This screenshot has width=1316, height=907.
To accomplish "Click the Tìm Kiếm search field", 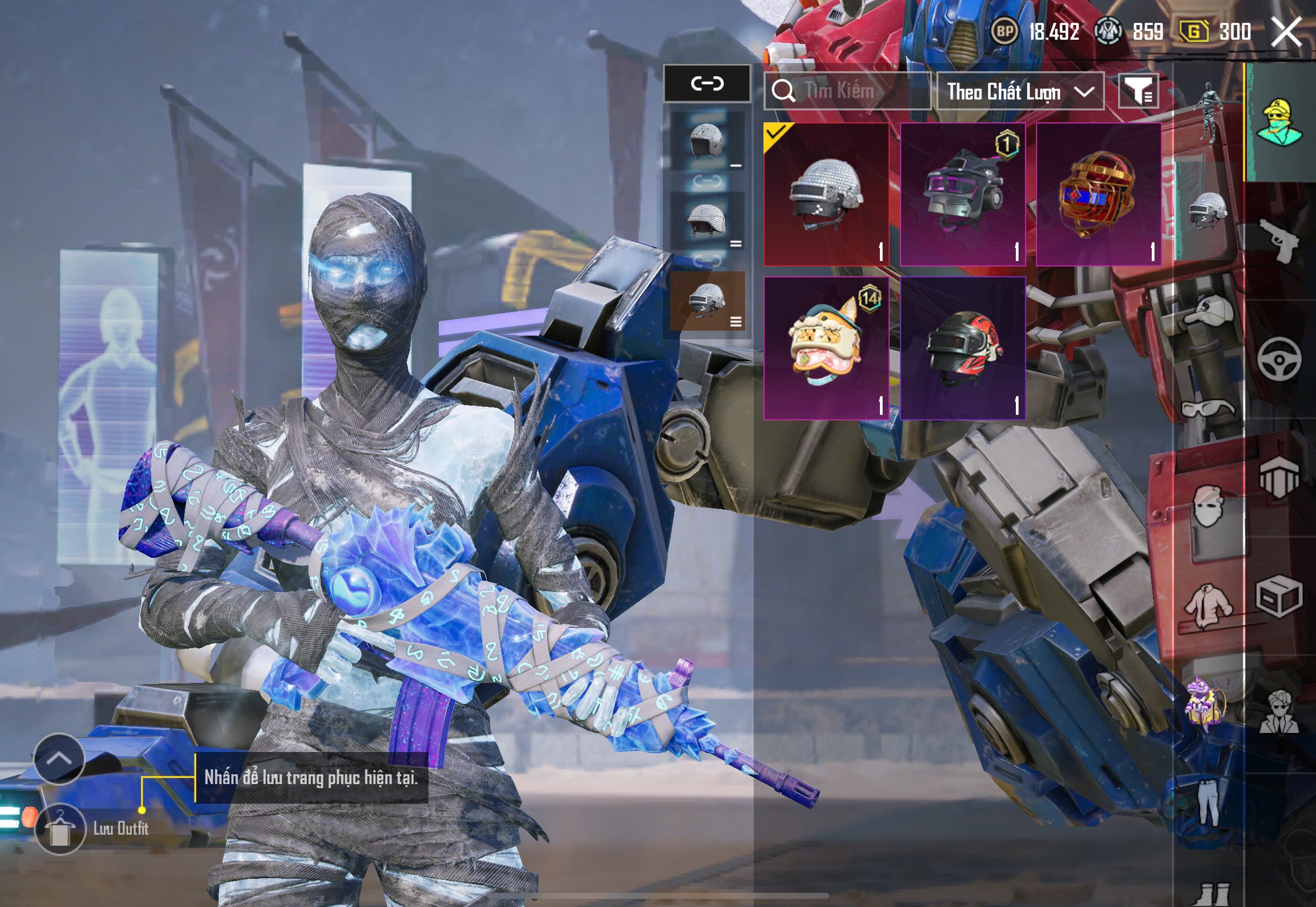I will coord(847,91).
